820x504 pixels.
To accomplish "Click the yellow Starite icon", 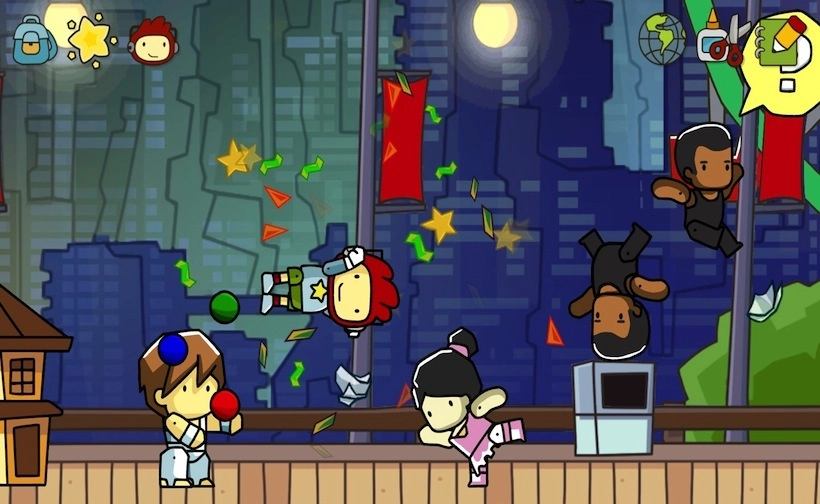I will click(90, 39).
